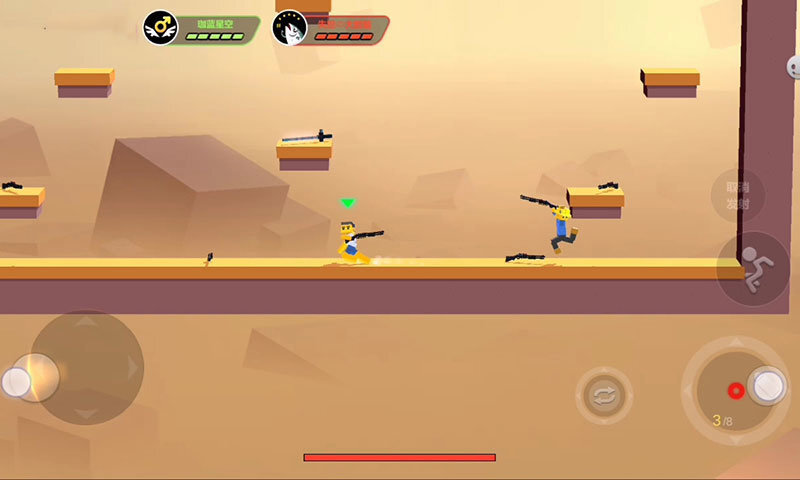
Task: Select the red opponent's fish avatar icon
Action: (x=289, y=27)
